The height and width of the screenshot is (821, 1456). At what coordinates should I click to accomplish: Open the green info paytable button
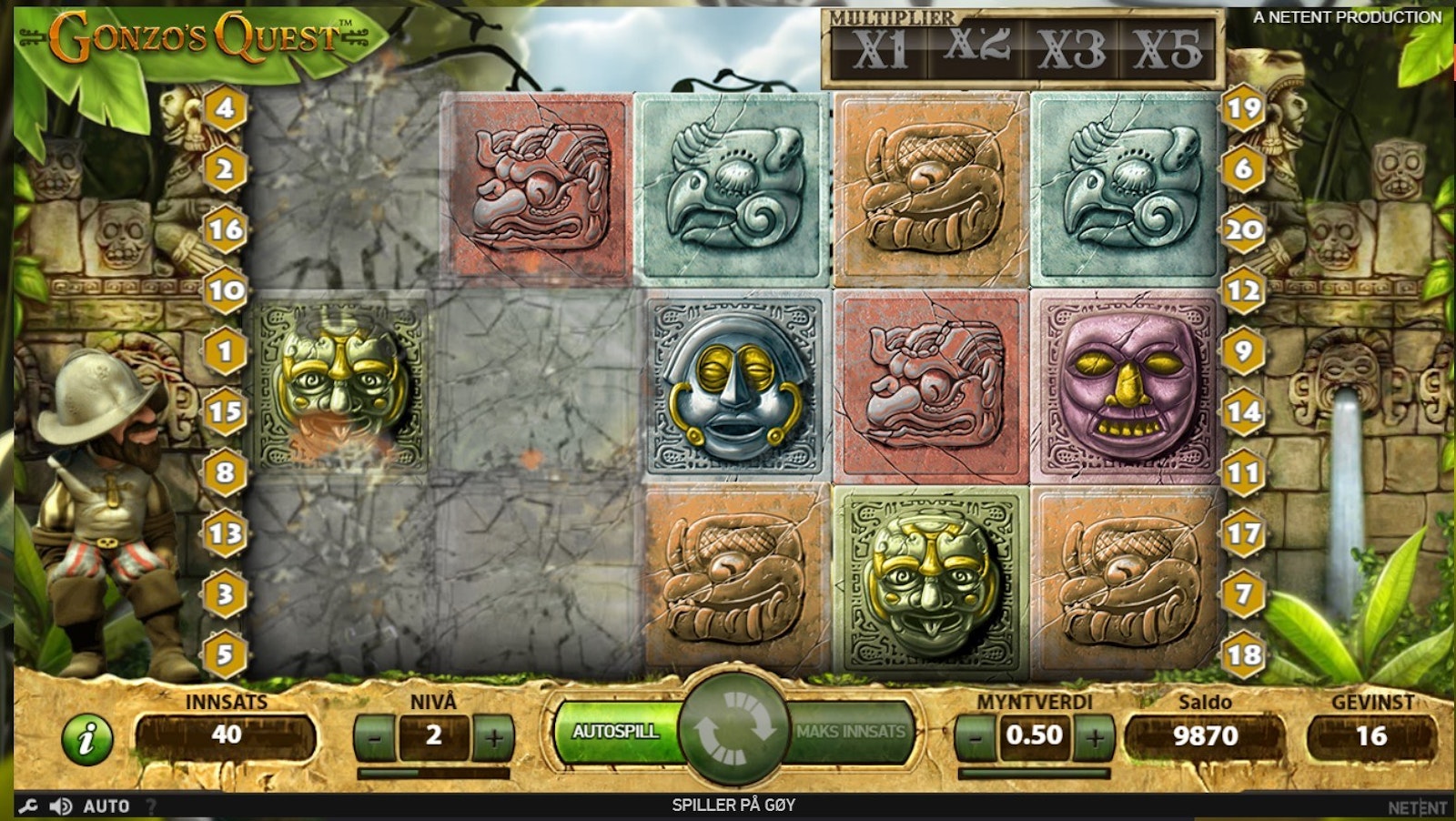(87, 737)
